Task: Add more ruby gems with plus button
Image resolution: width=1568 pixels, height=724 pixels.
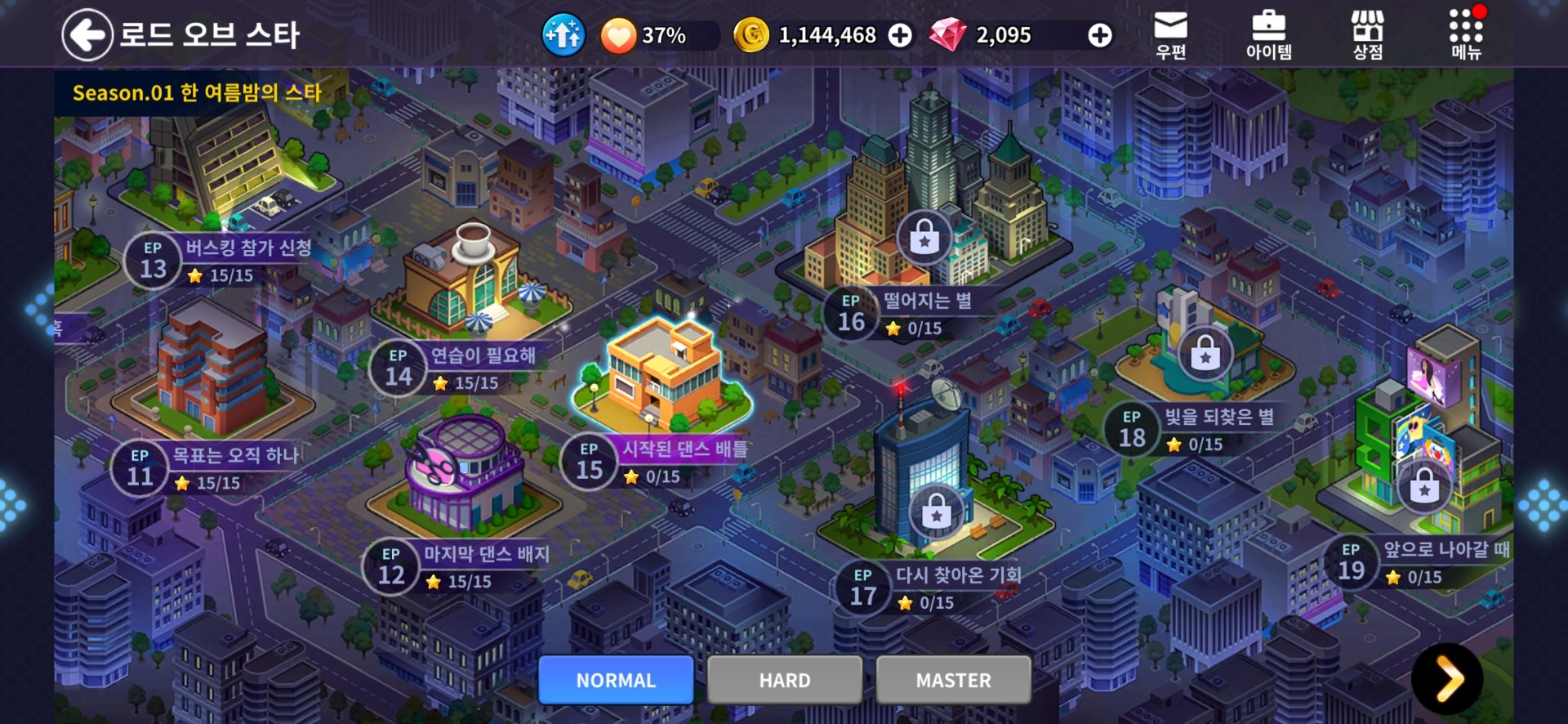Action: pyautogui.click(x=1099, y=35)
